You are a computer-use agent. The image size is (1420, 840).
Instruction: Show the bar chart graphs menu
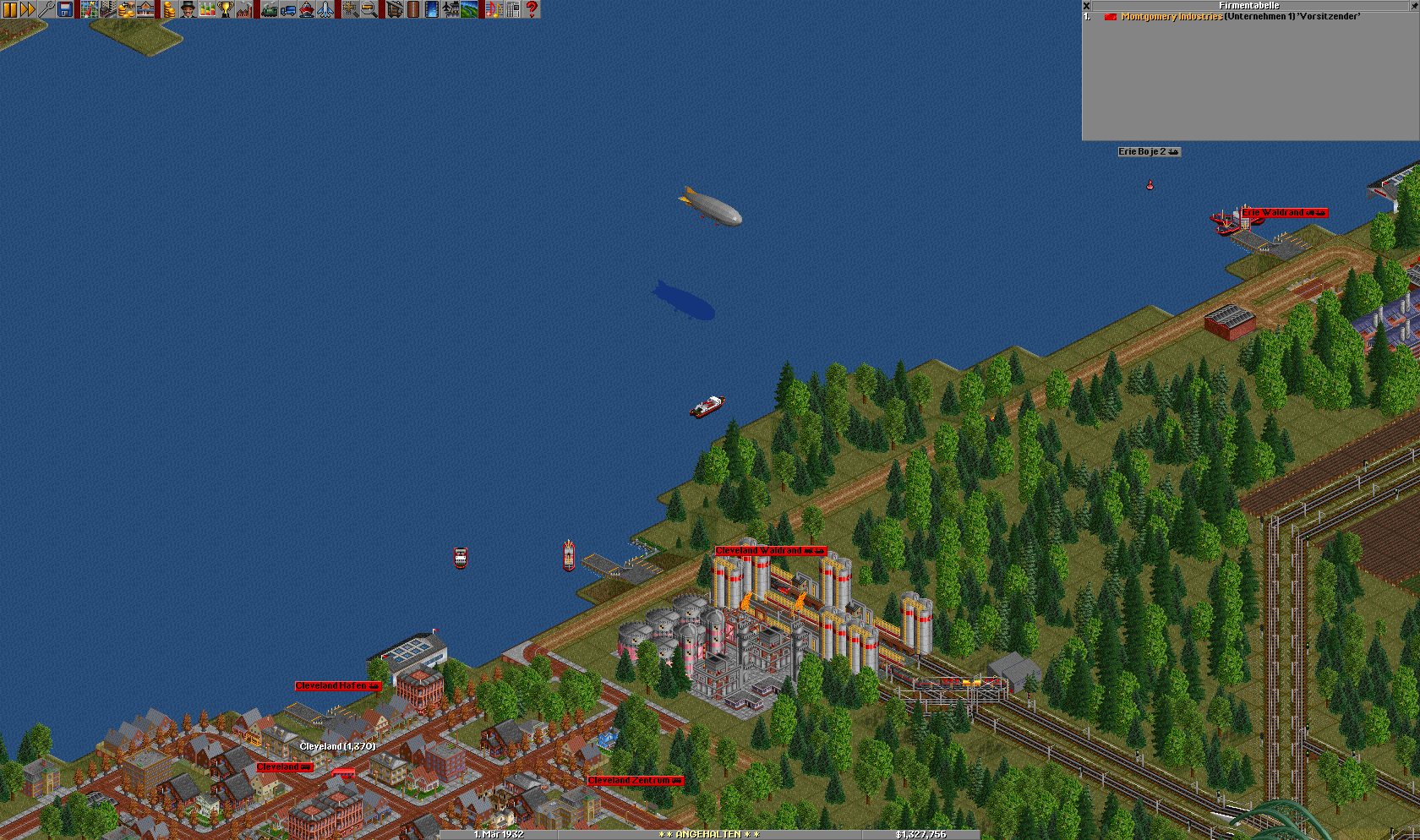click(x=207, y=9)
